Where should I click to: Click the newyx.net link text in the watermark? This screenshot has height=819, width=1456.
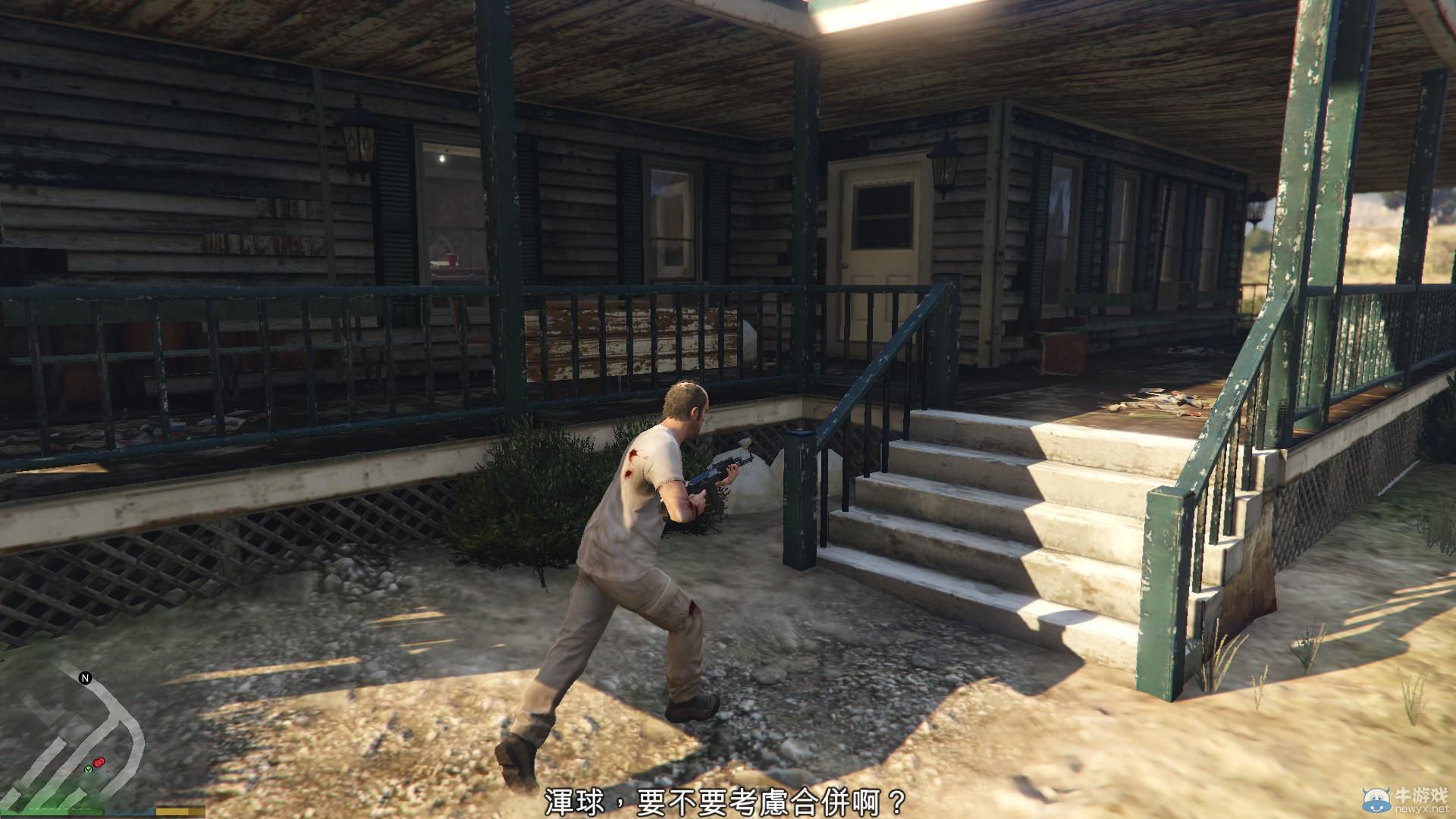click(1422, 810)
